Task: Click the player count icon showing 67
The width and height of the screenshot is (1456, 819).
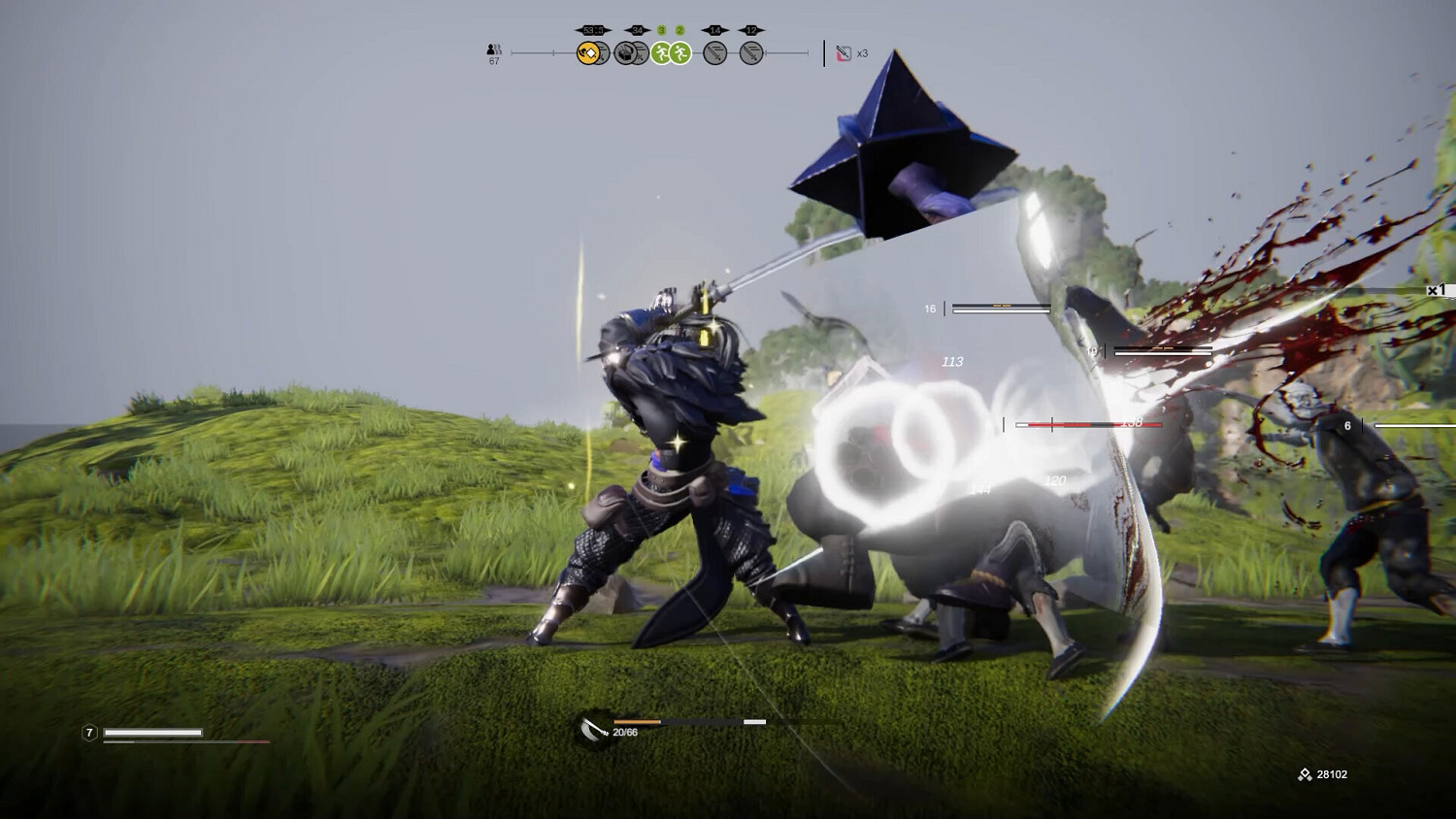Action: (493, 50)
